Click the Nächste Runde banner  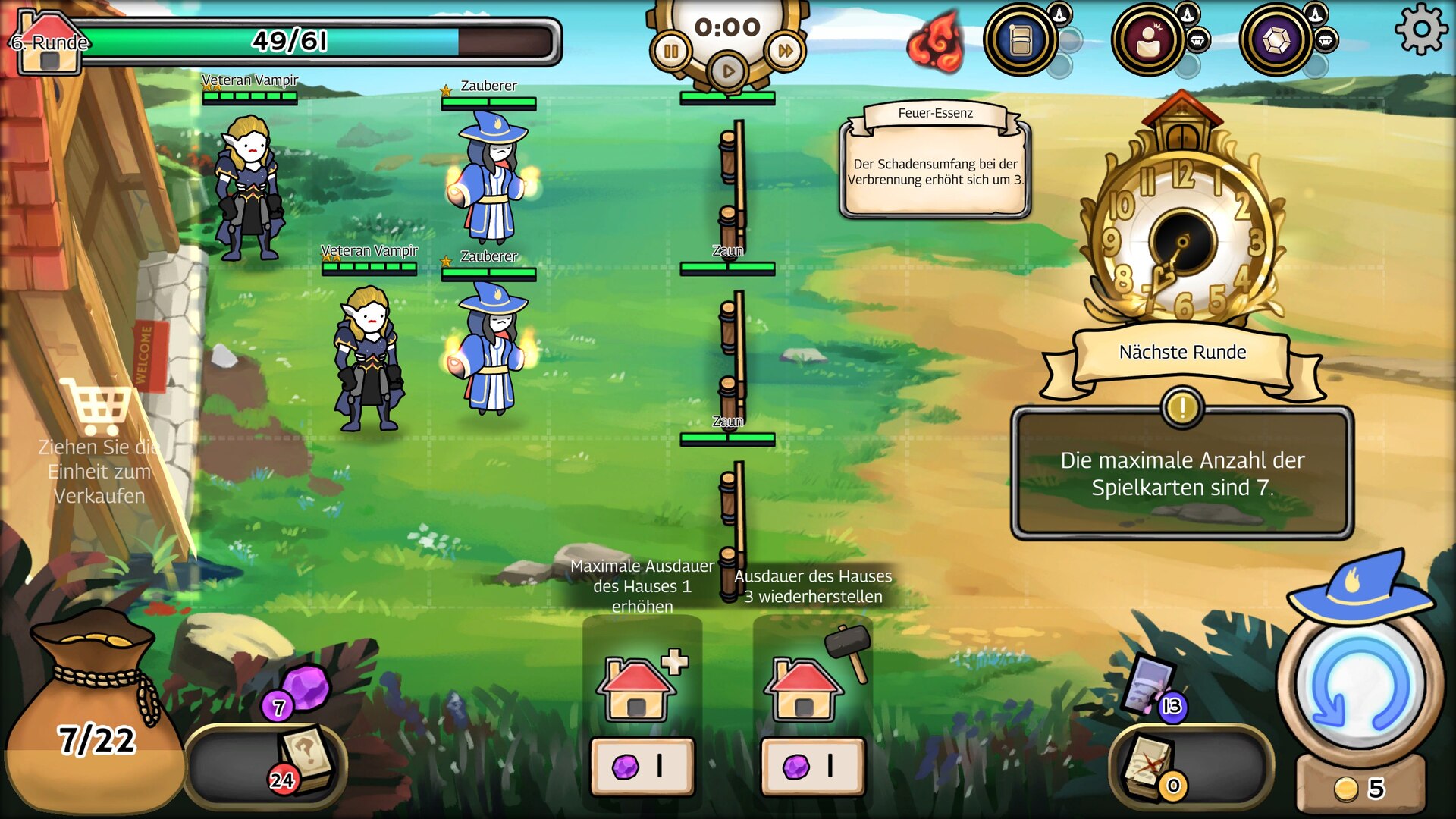[x=1182, y=353]
